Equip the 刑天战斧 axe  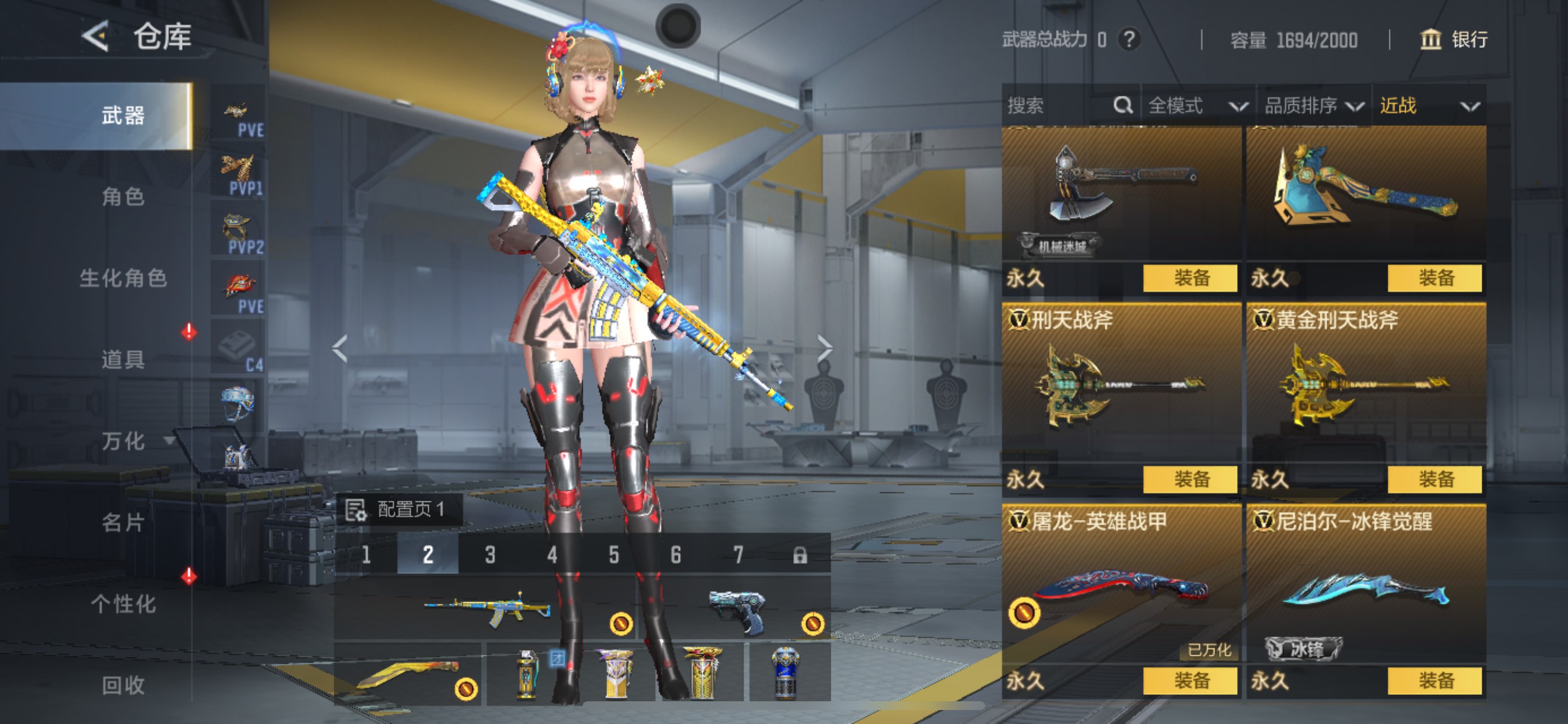[1189, 479]
